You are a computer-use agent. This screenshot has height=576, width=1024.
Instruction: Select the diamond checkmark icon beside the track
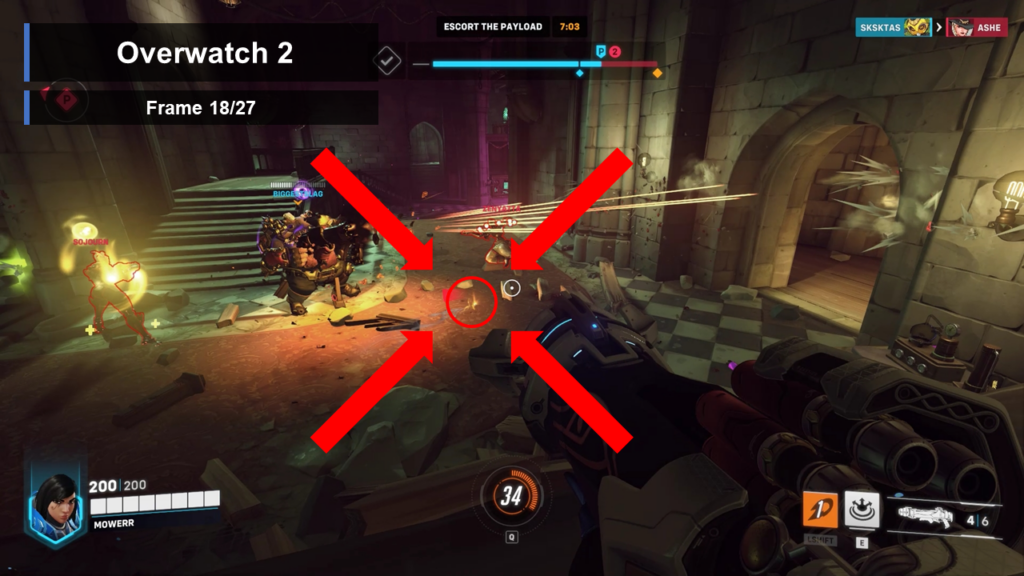pyautogui.click(x=387, y=61)
